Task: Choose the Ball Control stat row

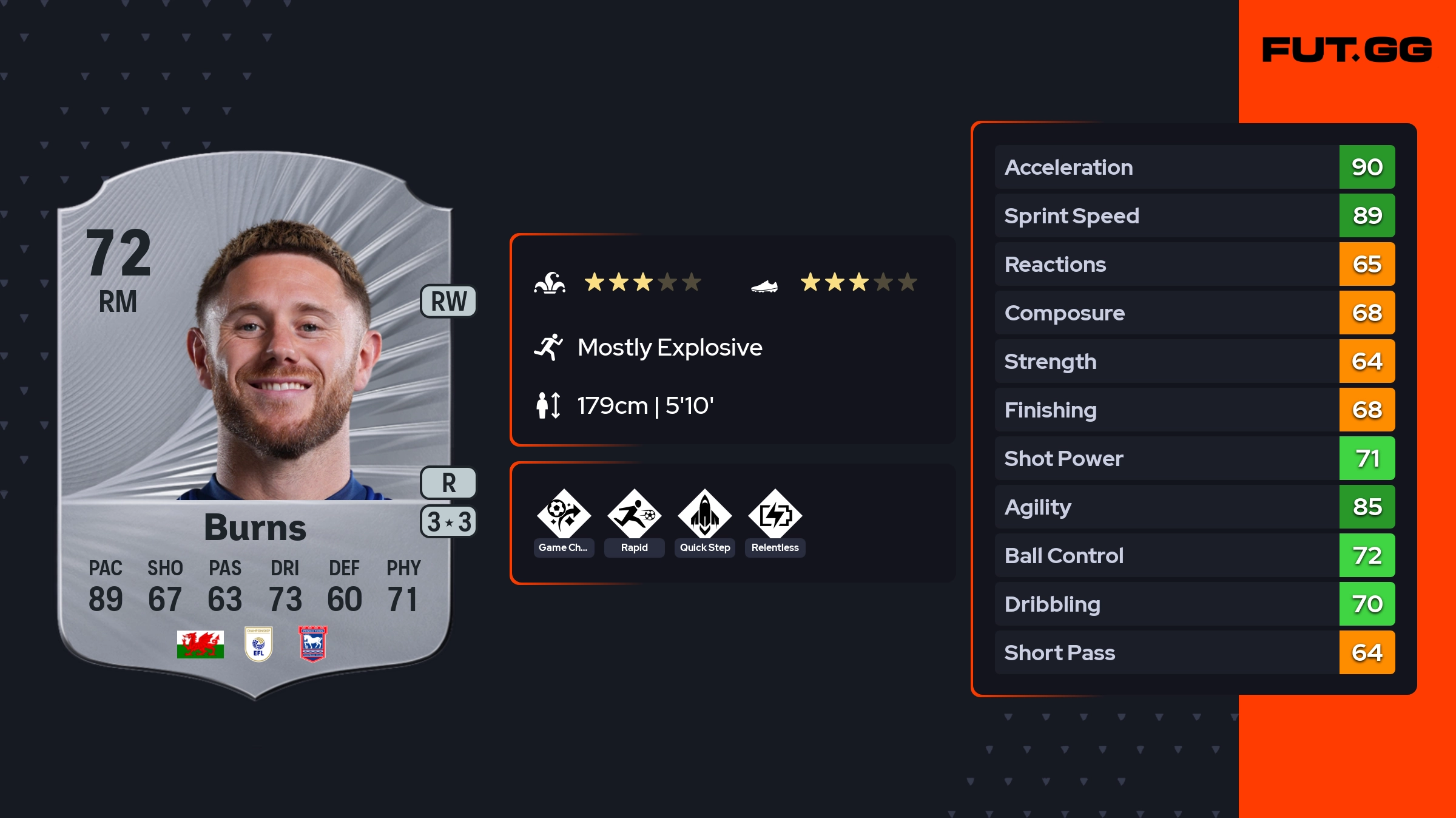Action: point(1194,555)
